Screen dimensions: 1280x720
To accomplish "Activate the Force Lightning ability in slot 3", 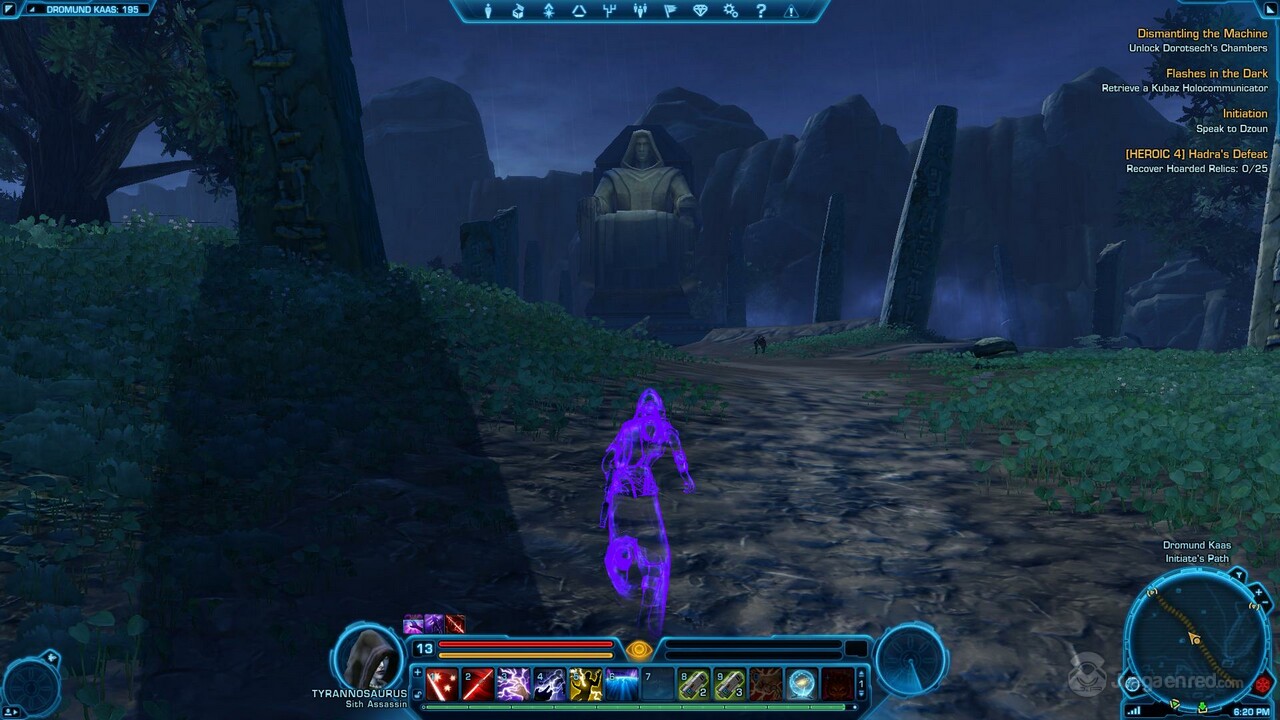I will point(512,685).
